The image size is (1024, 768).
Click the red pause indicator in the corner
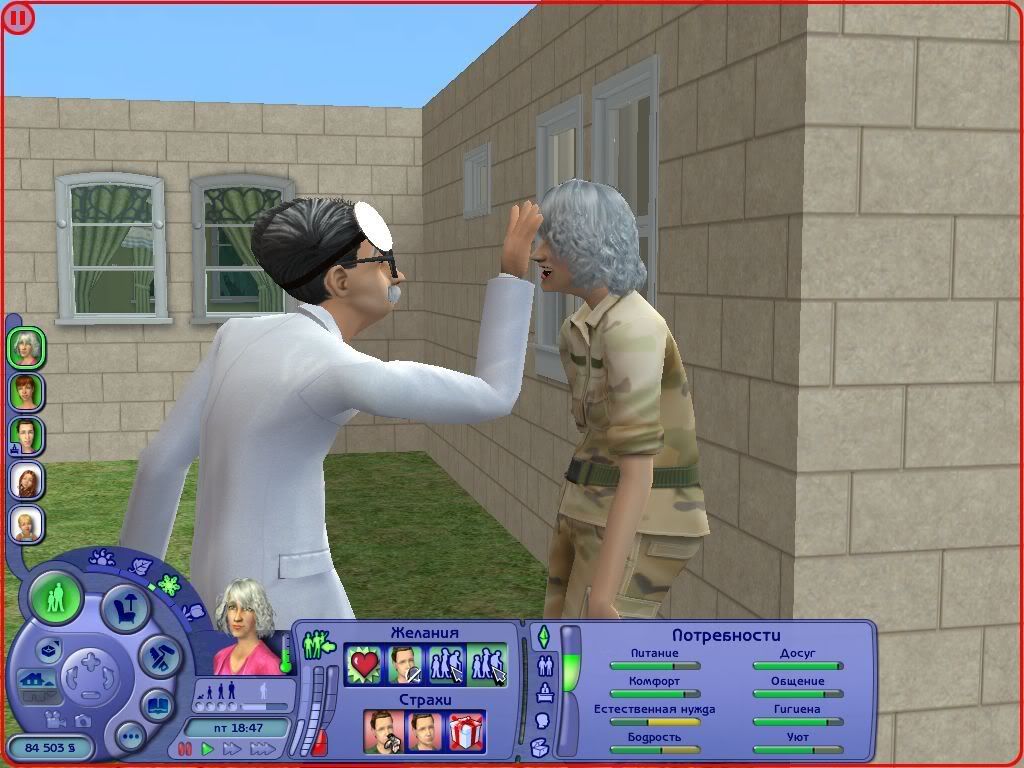[x=19, y=17]
